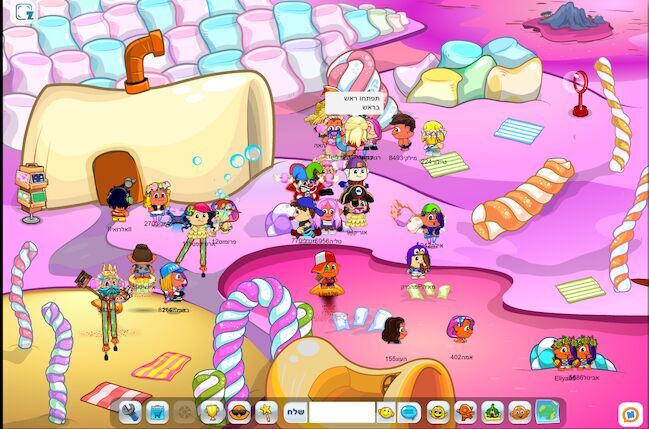The height and width of the screenshot is (429, 649).
Task: Click the orange-bordered chat bubble button
Action: pyautogui.click(x=629, y=412)
